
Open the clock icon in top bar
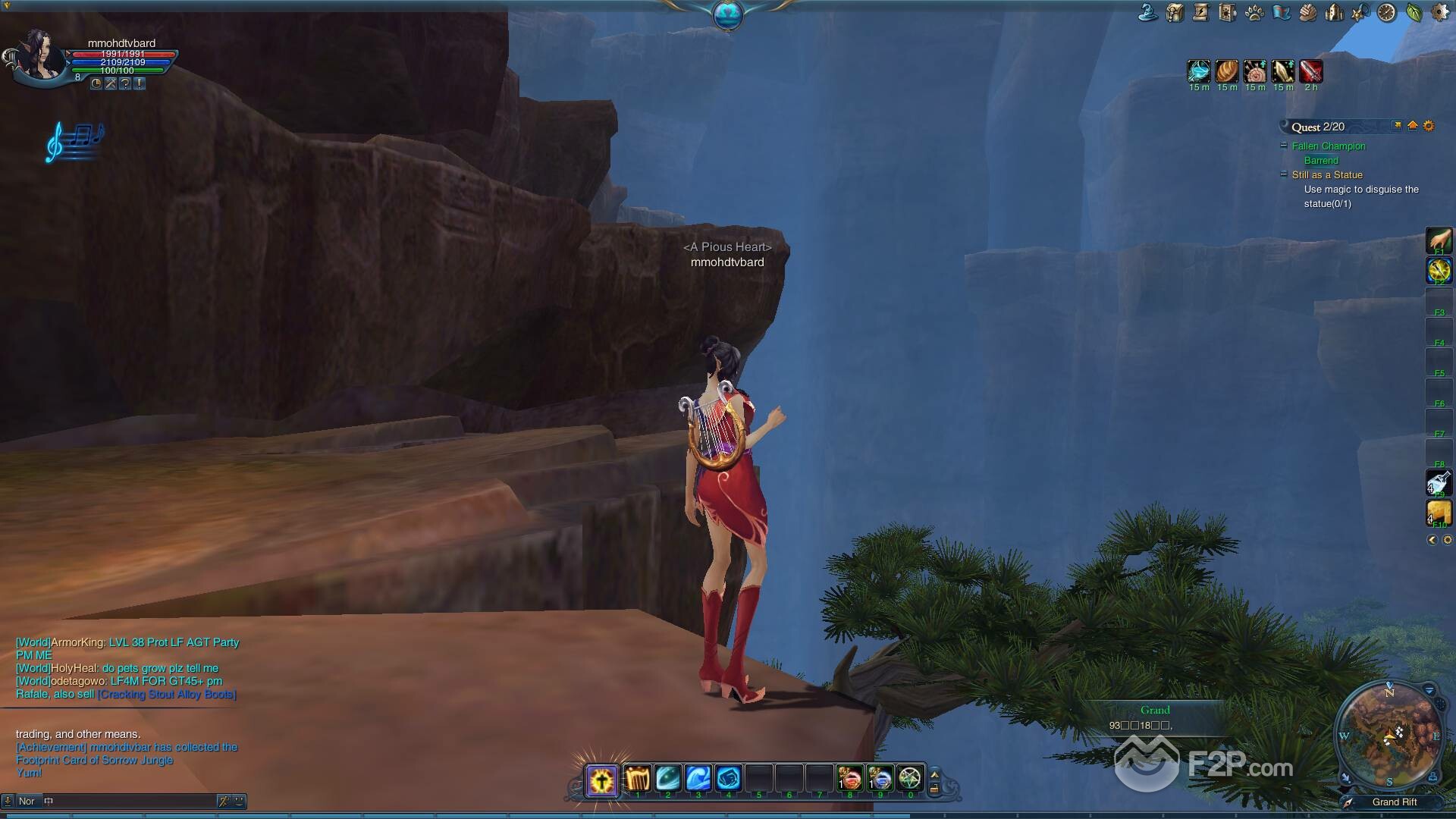[1386, 12]
